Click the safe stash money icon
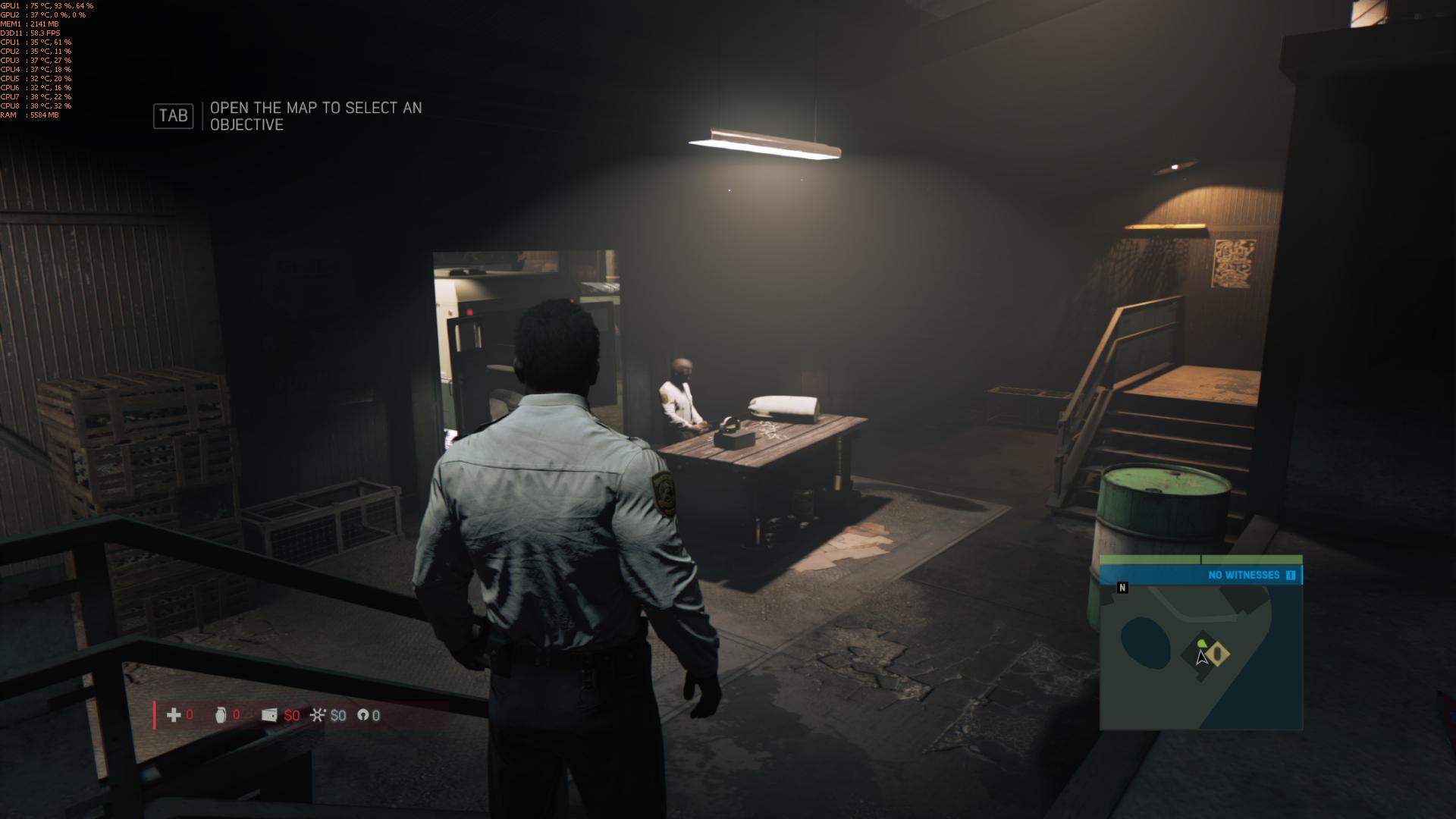 click(318, 715)
